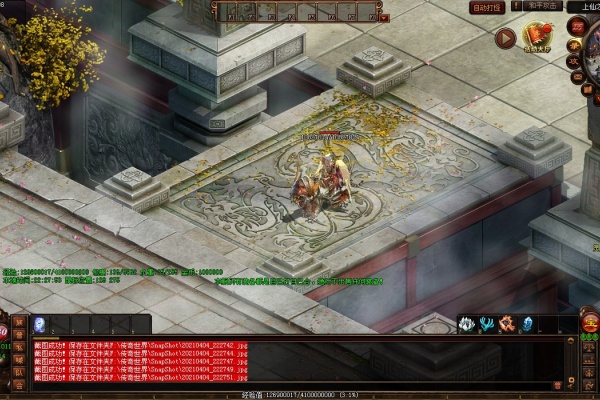Switch the 和平攻击 attack mode
This screenshot has width=600, height=400.
542,6
